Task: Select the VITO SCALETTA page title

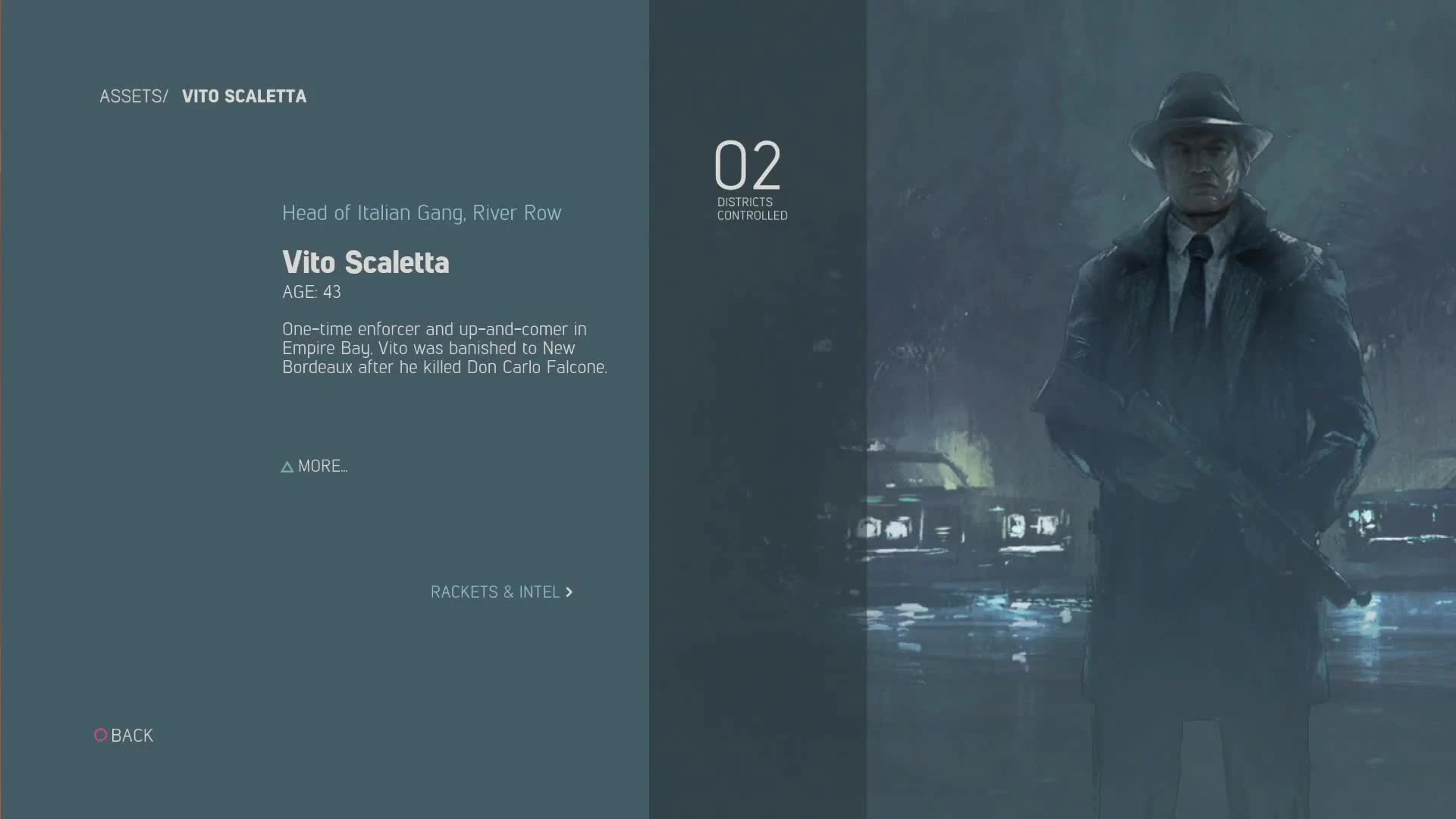Action: click(244, 96)
